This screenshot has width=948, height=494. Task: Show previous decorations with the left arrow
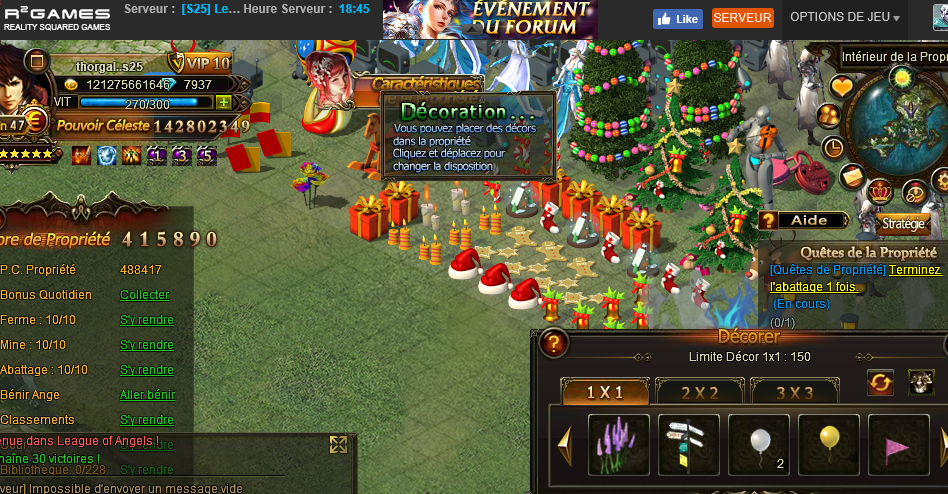tap(564, 443)
